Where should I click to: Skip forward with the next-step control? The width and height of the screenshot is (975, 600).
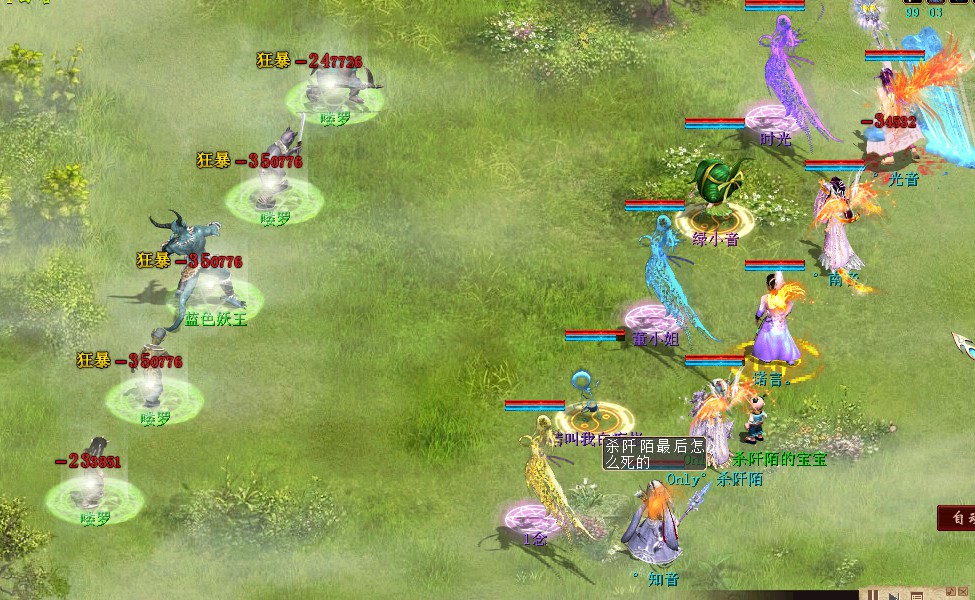tap(893, 594)
